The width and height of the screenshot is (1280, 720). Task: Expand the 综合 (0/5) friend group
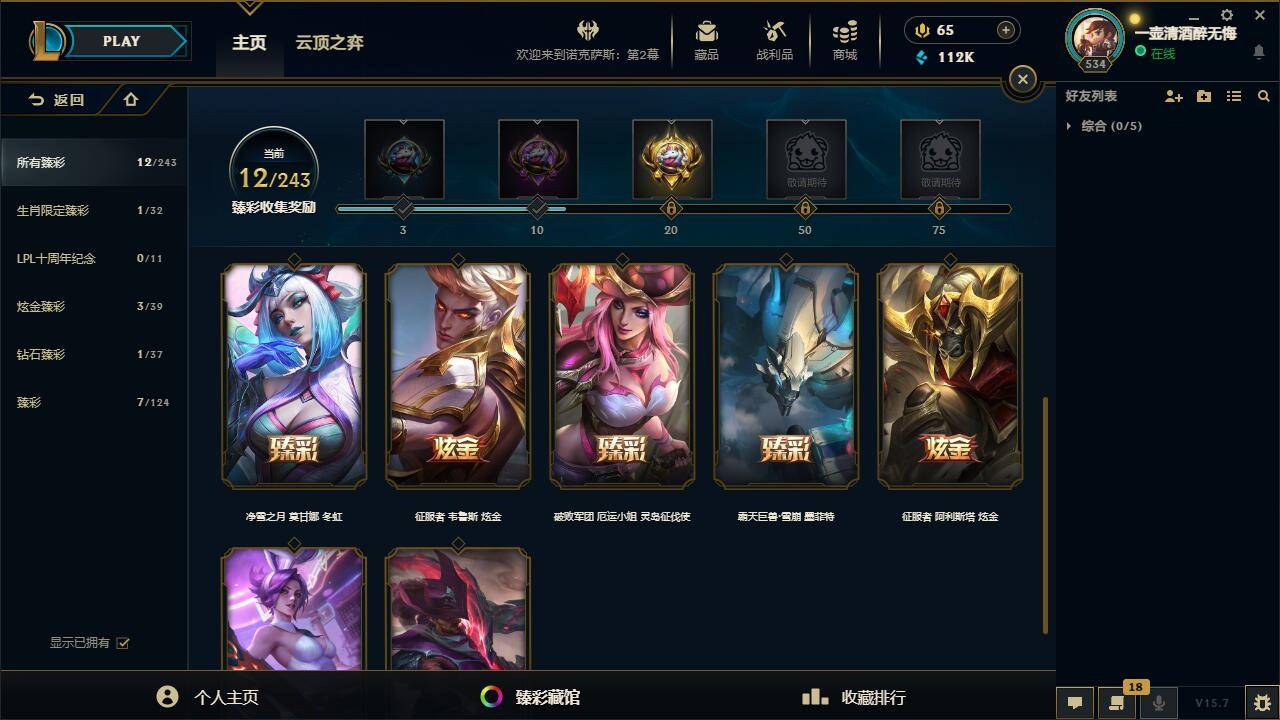tap(1071, 126)
